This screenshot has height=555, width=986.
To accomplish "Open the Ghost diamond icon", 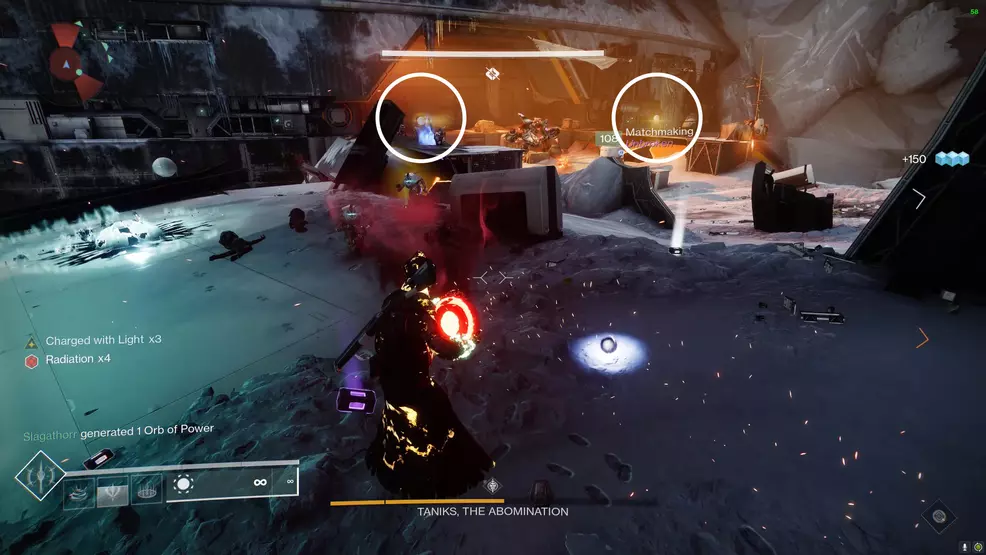I will 939,517.
